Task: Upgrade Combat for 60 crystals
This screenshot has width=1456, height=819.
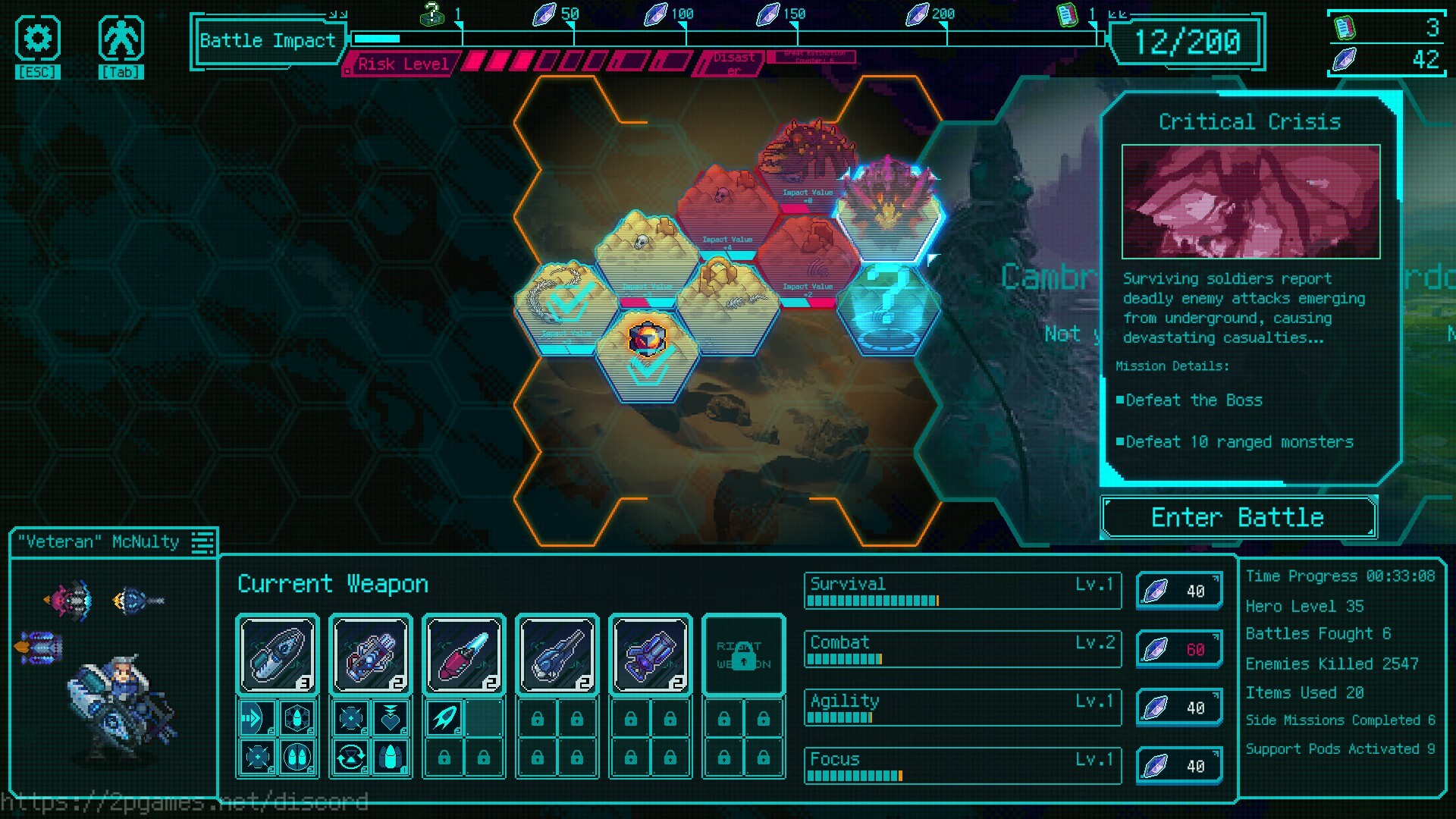Action: pos(1178,649)
